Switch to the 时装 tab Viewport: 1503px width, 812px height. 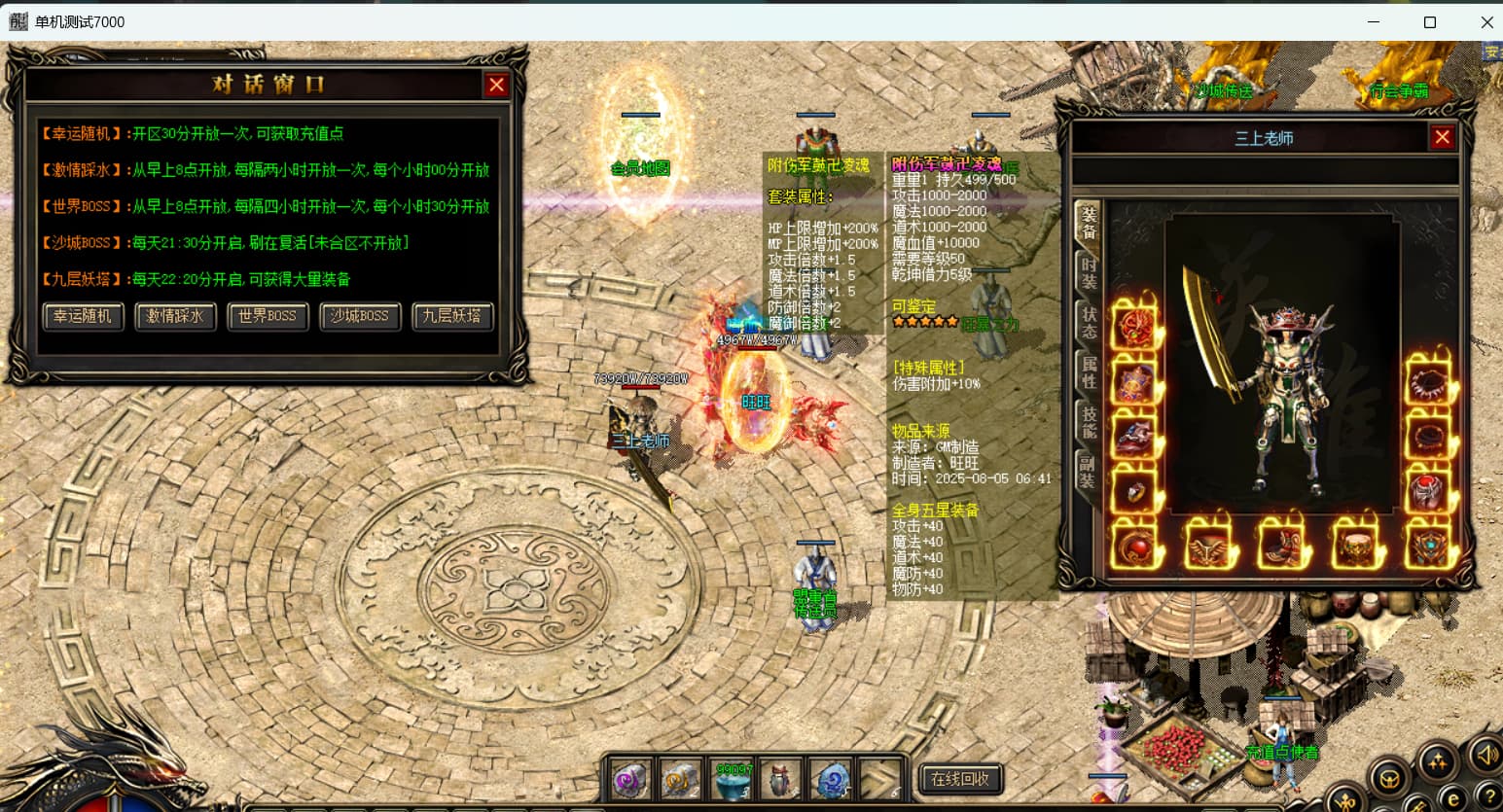[1088, 272]
